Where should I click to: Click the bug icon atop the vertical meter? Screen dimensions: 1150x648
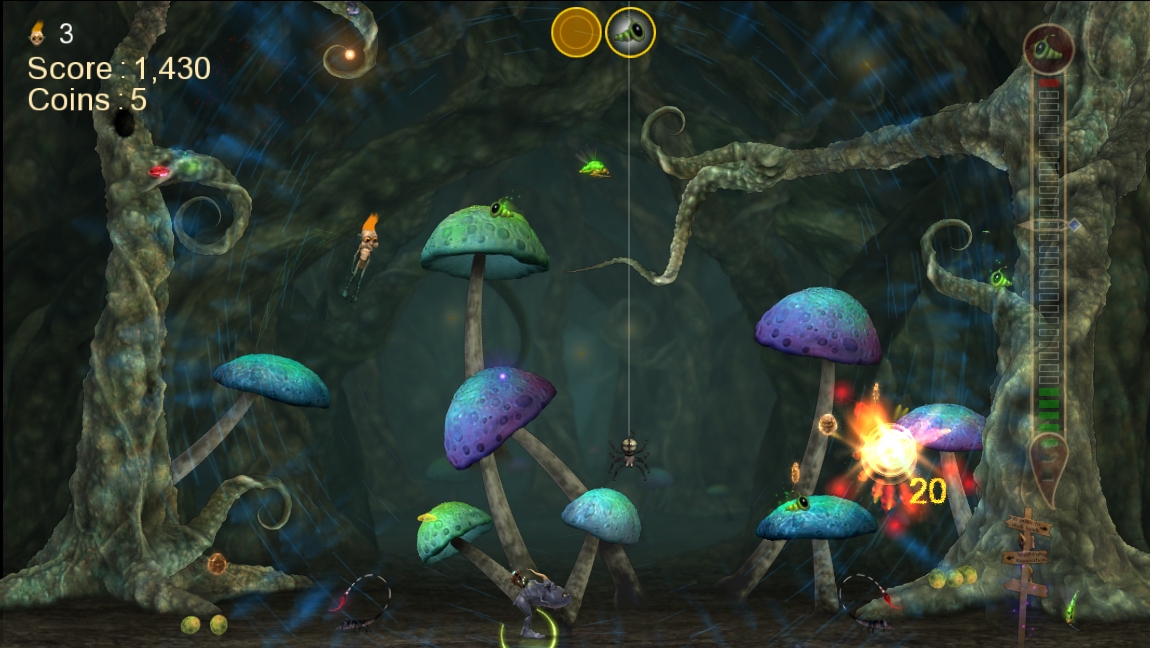point(1048,48)
